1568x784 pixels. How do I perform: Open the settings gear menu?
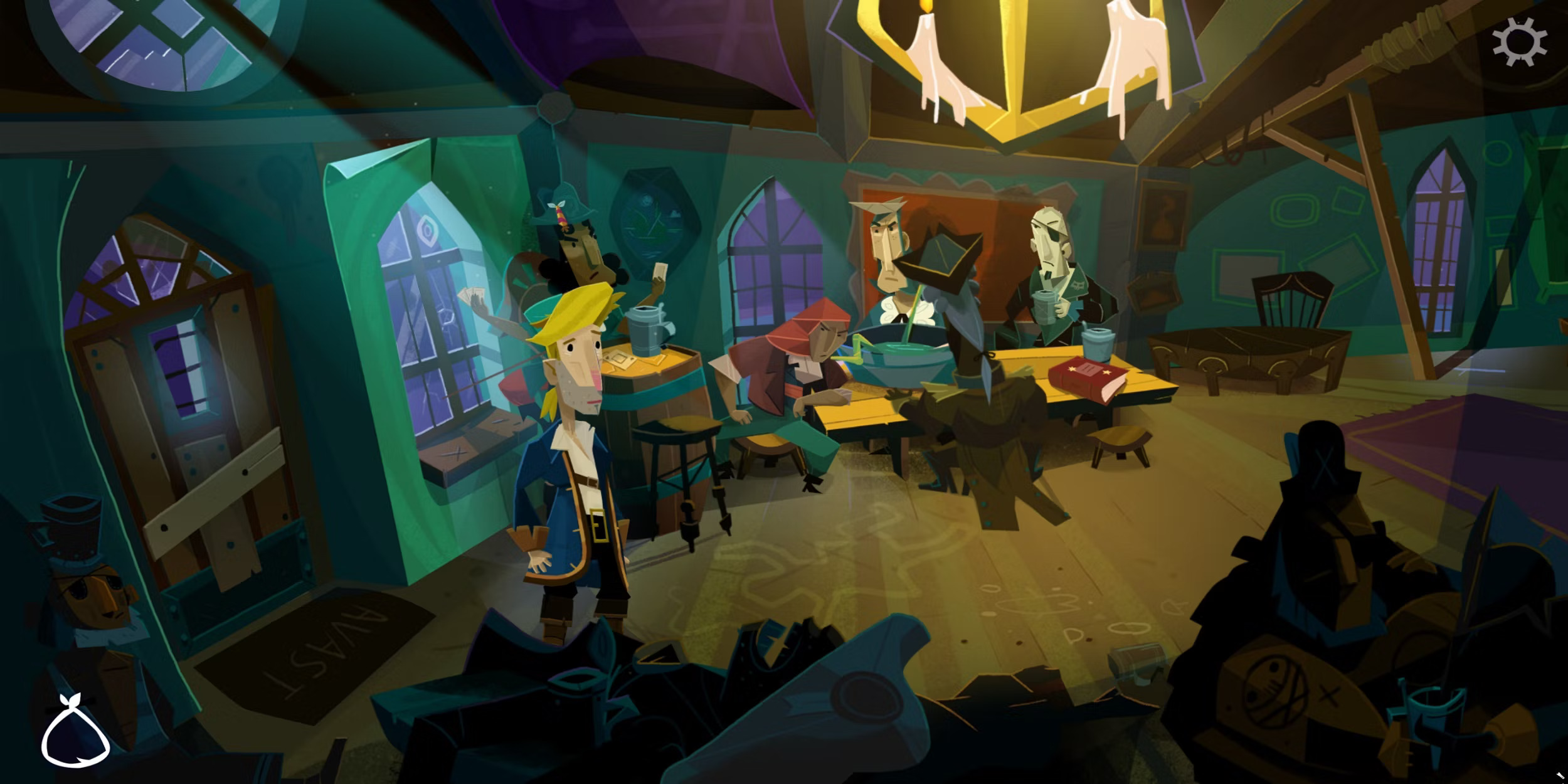(x=1518, y=42)
